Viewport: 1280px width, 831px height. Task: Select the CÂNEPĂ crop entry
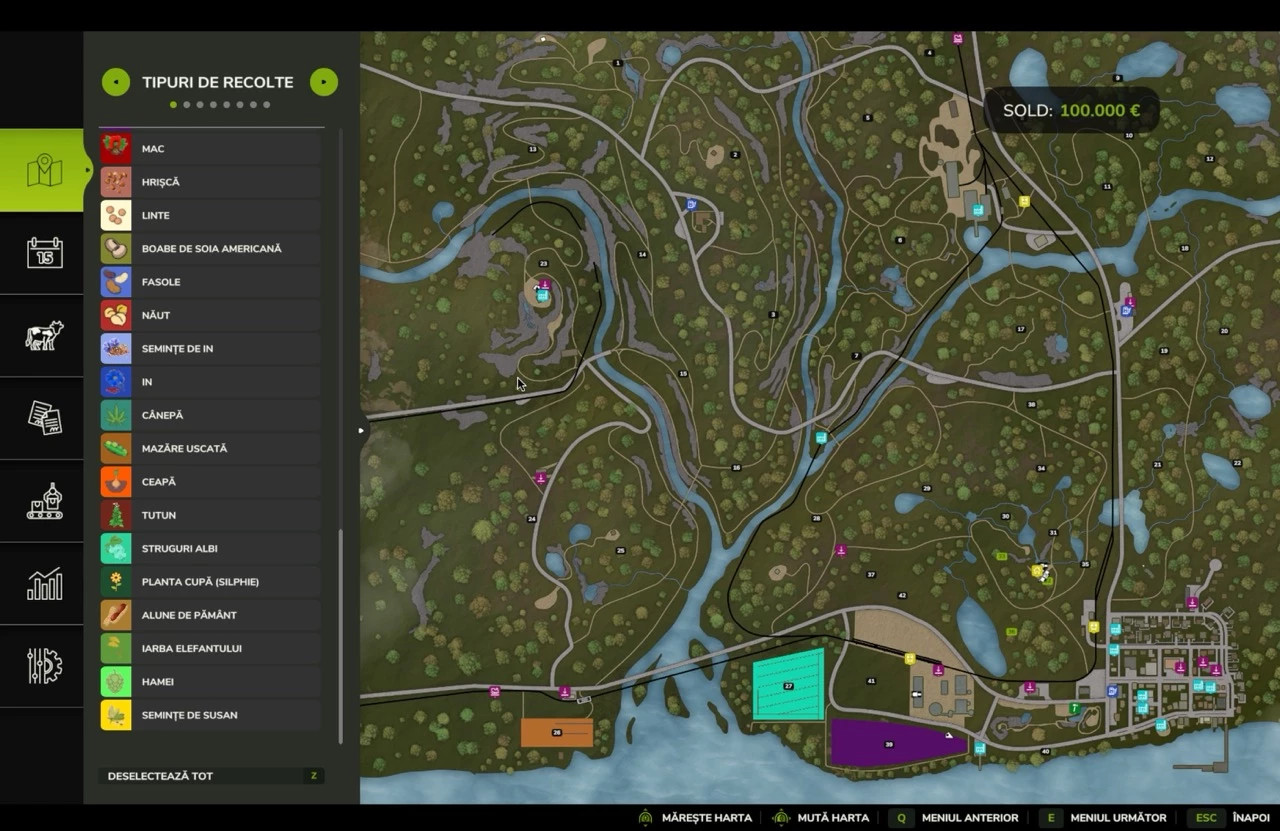point(210,415)
